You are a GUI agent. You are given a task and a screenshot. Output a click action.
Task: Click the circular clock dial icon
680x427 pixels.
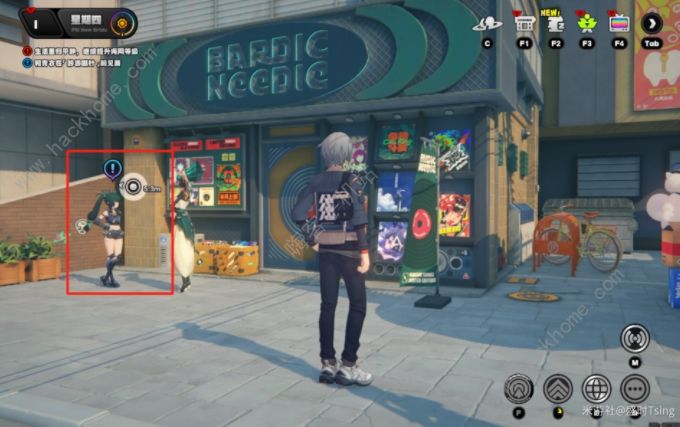(123, 20)
